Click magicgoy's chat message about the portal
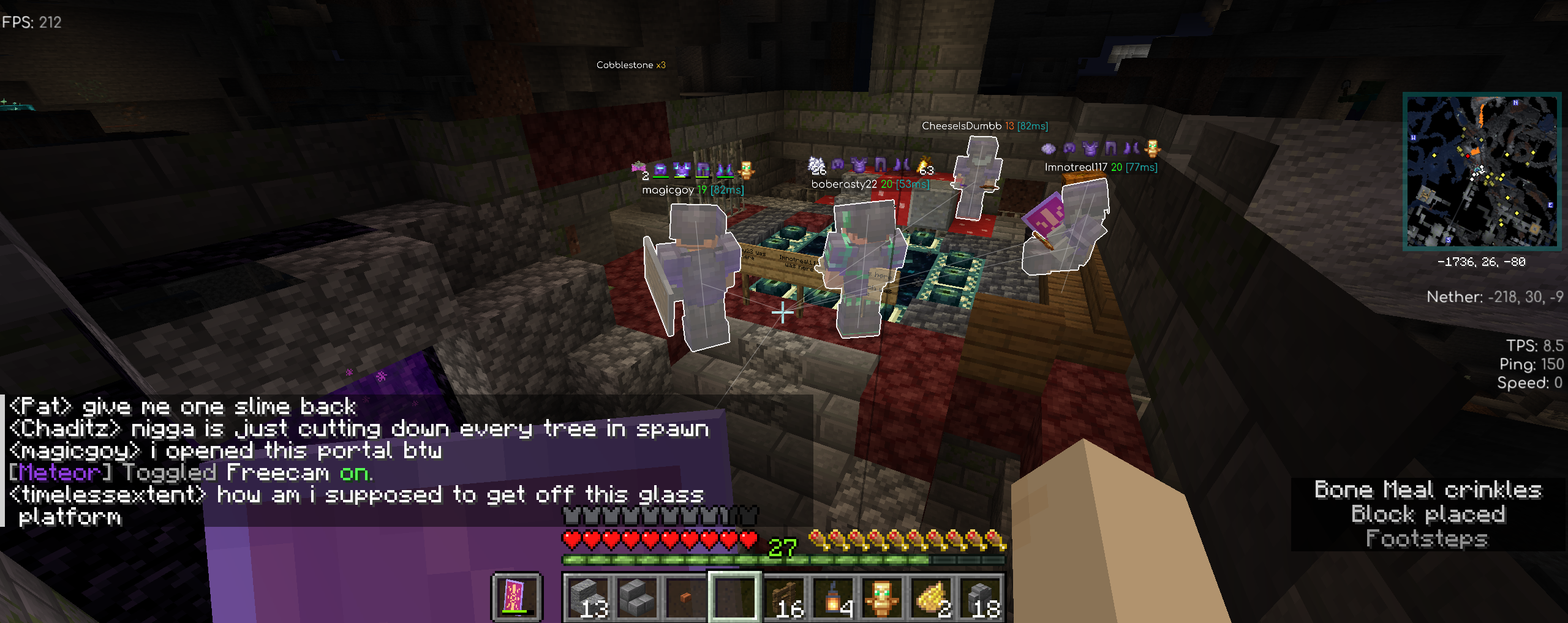Screen dimensions: 1568x623 225,451
